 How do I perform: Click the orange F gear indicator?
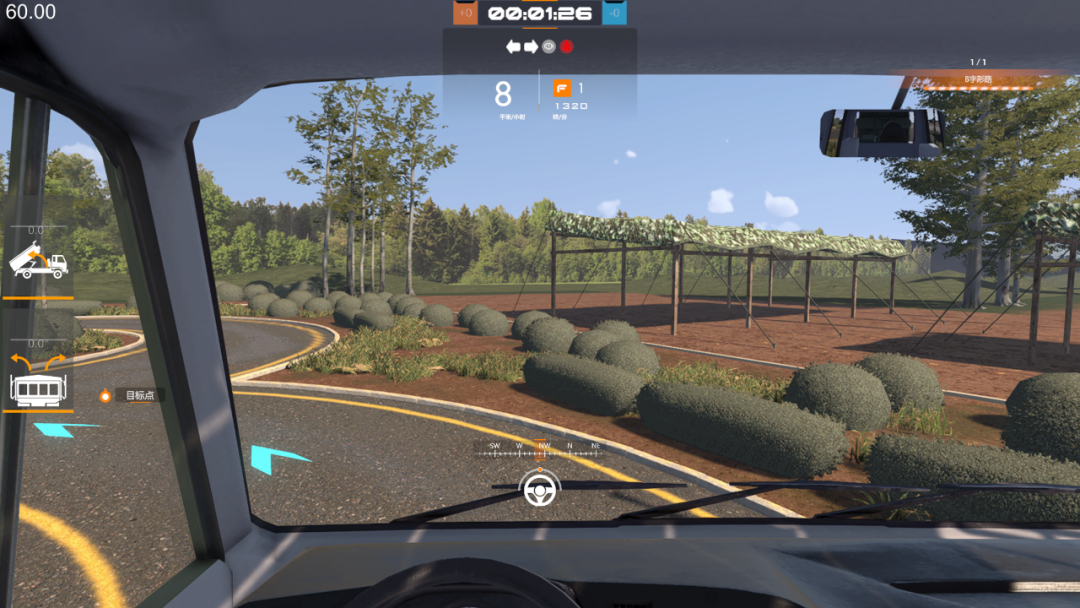tap(562, 88)
